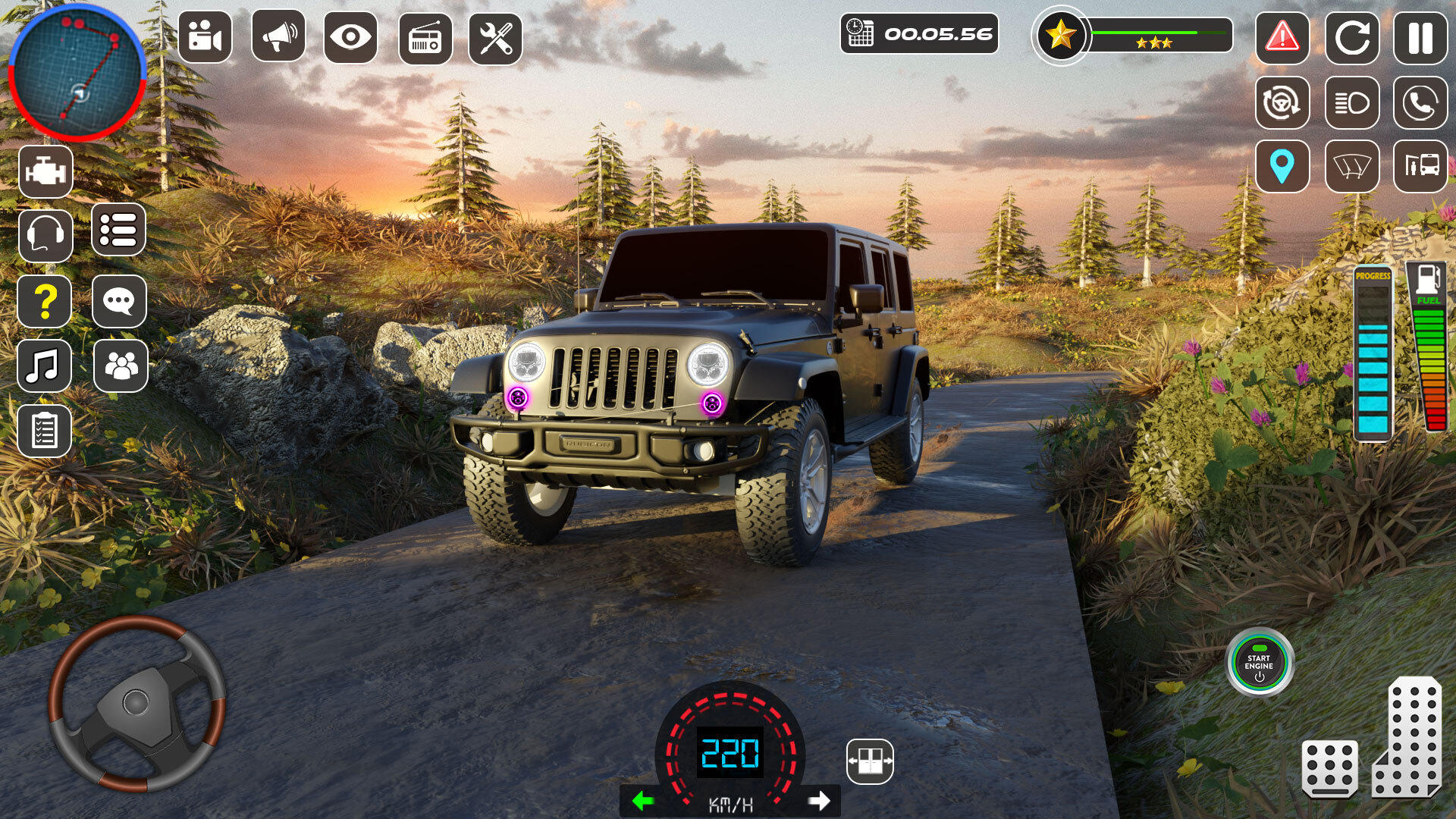Viewport: 1456px width, 819px height.
Task: Activate the left turn signal arrow
Action: tap(643, 801)
